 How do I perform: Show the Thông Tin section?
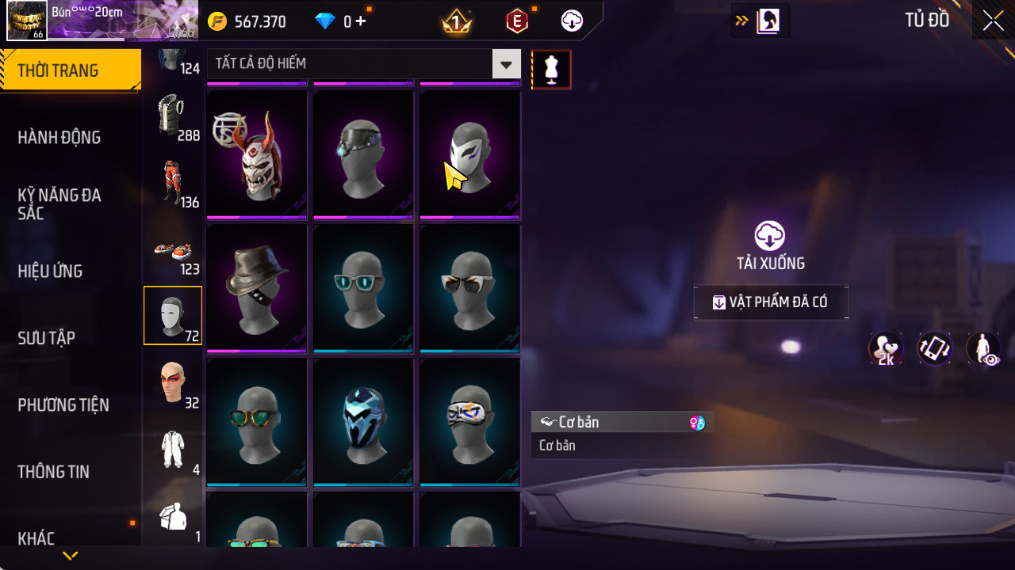click(54, 472)
